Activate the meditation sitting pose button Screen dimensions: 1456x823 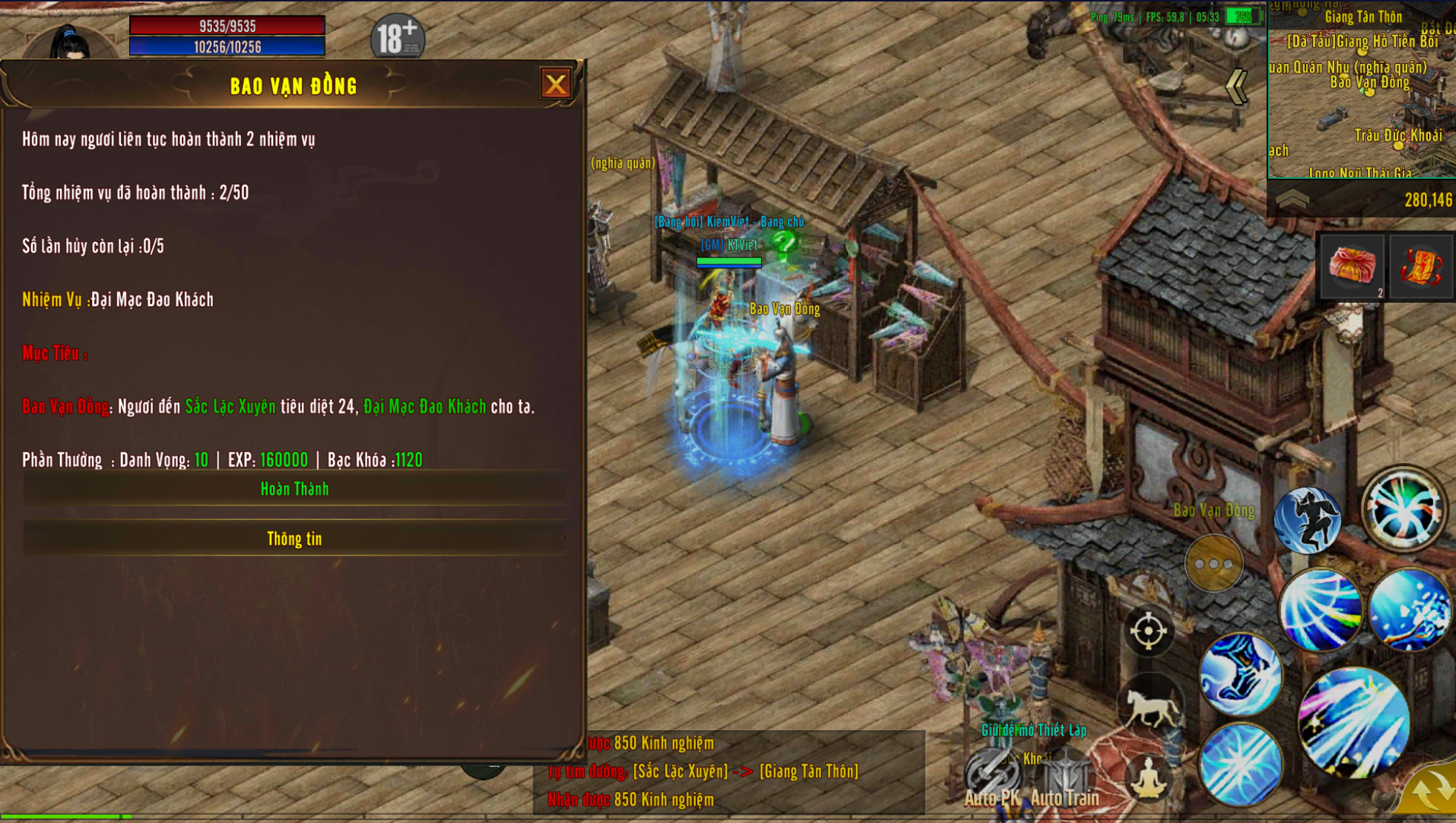tap(1147, 778)
